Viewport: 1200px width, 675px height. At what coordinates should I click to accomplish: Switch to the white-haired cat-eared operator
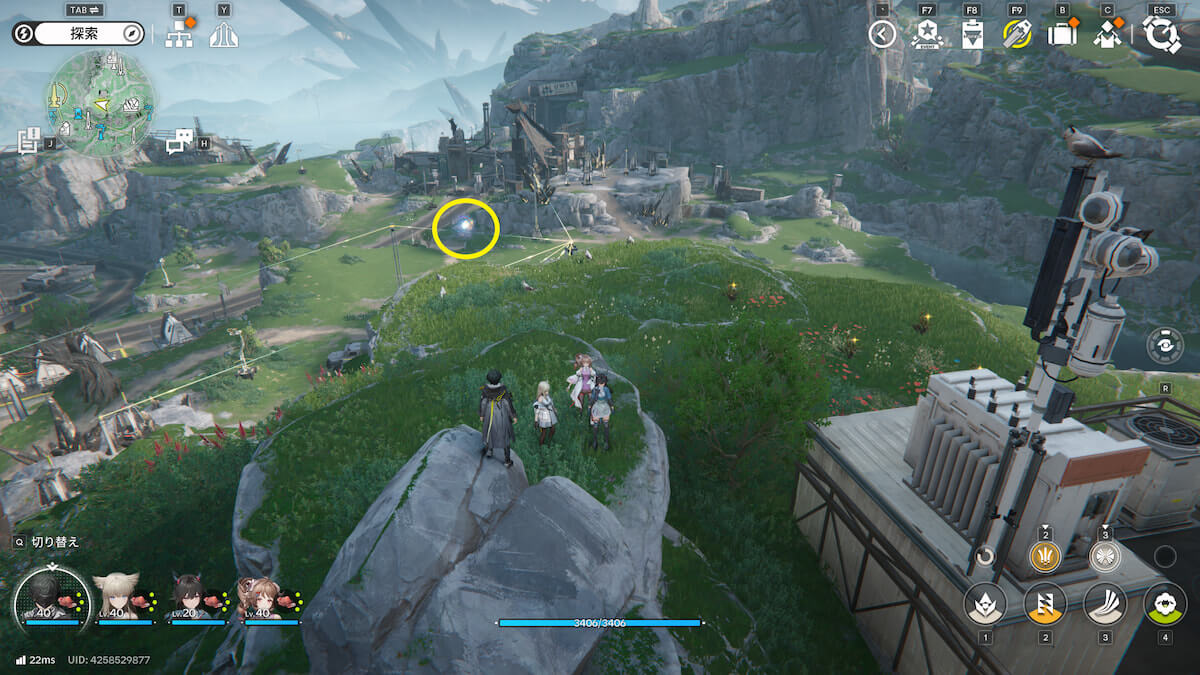point(116,599)
